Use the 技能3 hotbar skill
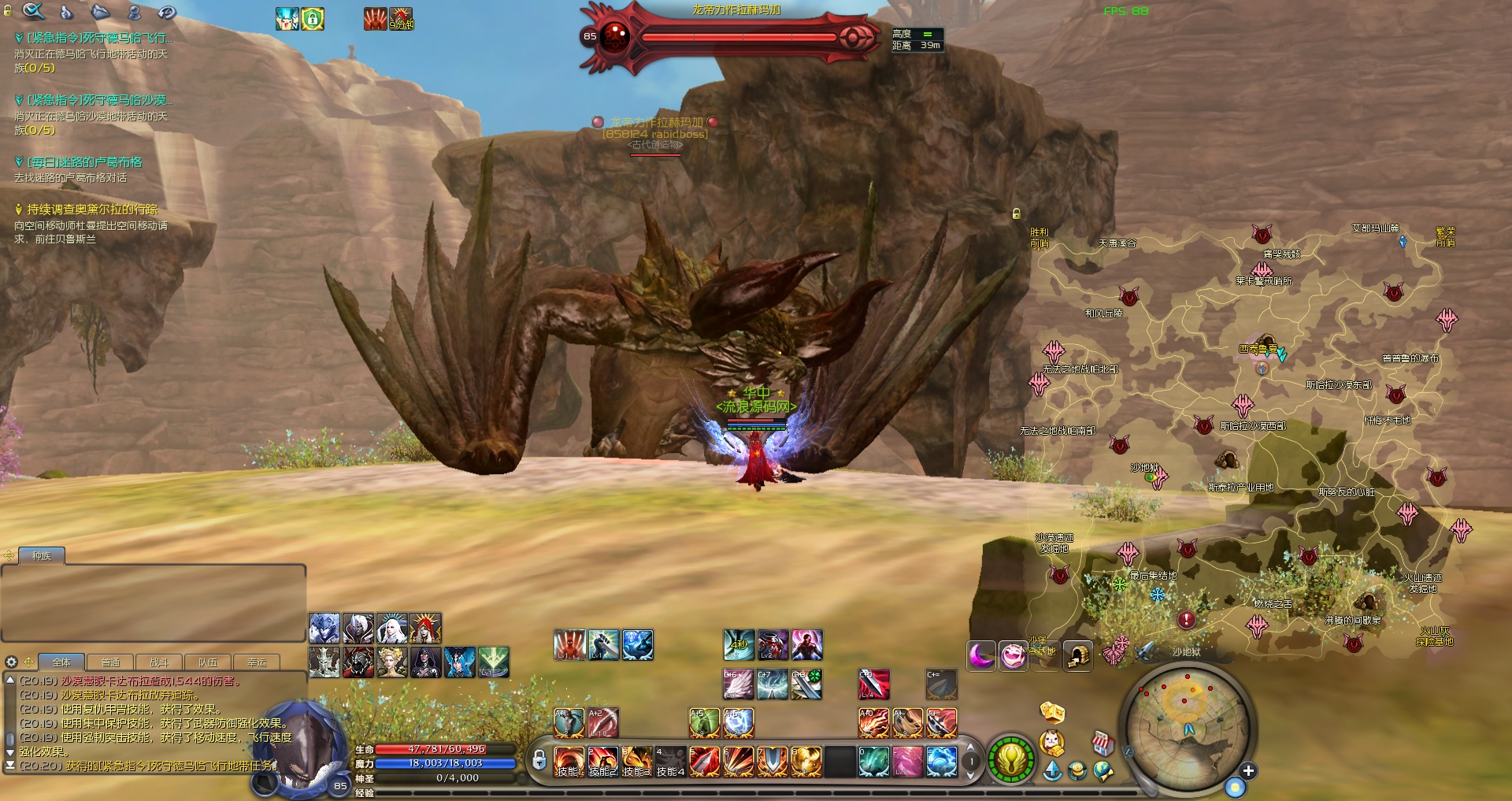 tap(637, 762)
